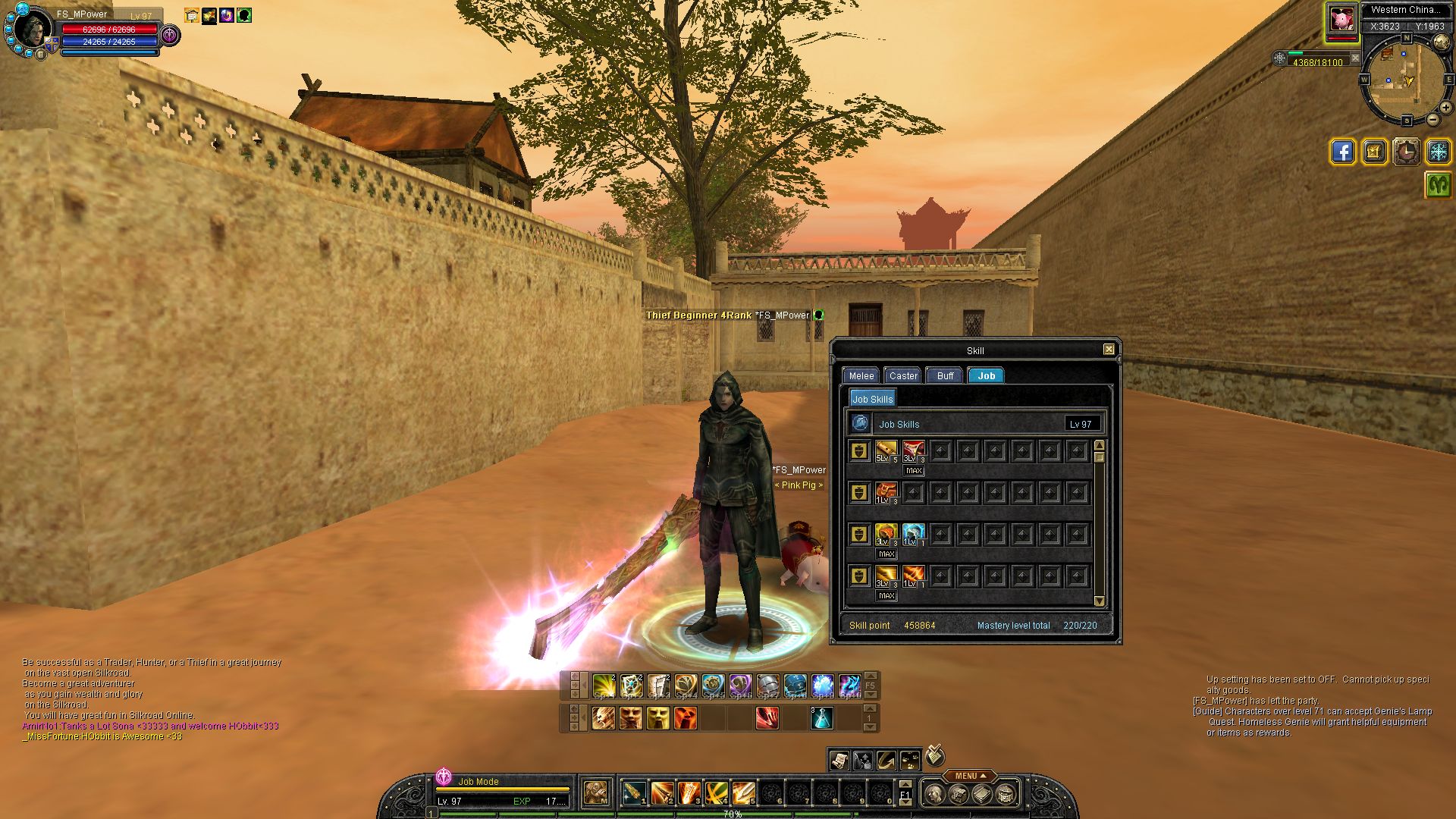Select the Pink Pig pet portrait
Image resolution: width=1456 pixels, height=819 pixels.
[x=1341, y=20]
